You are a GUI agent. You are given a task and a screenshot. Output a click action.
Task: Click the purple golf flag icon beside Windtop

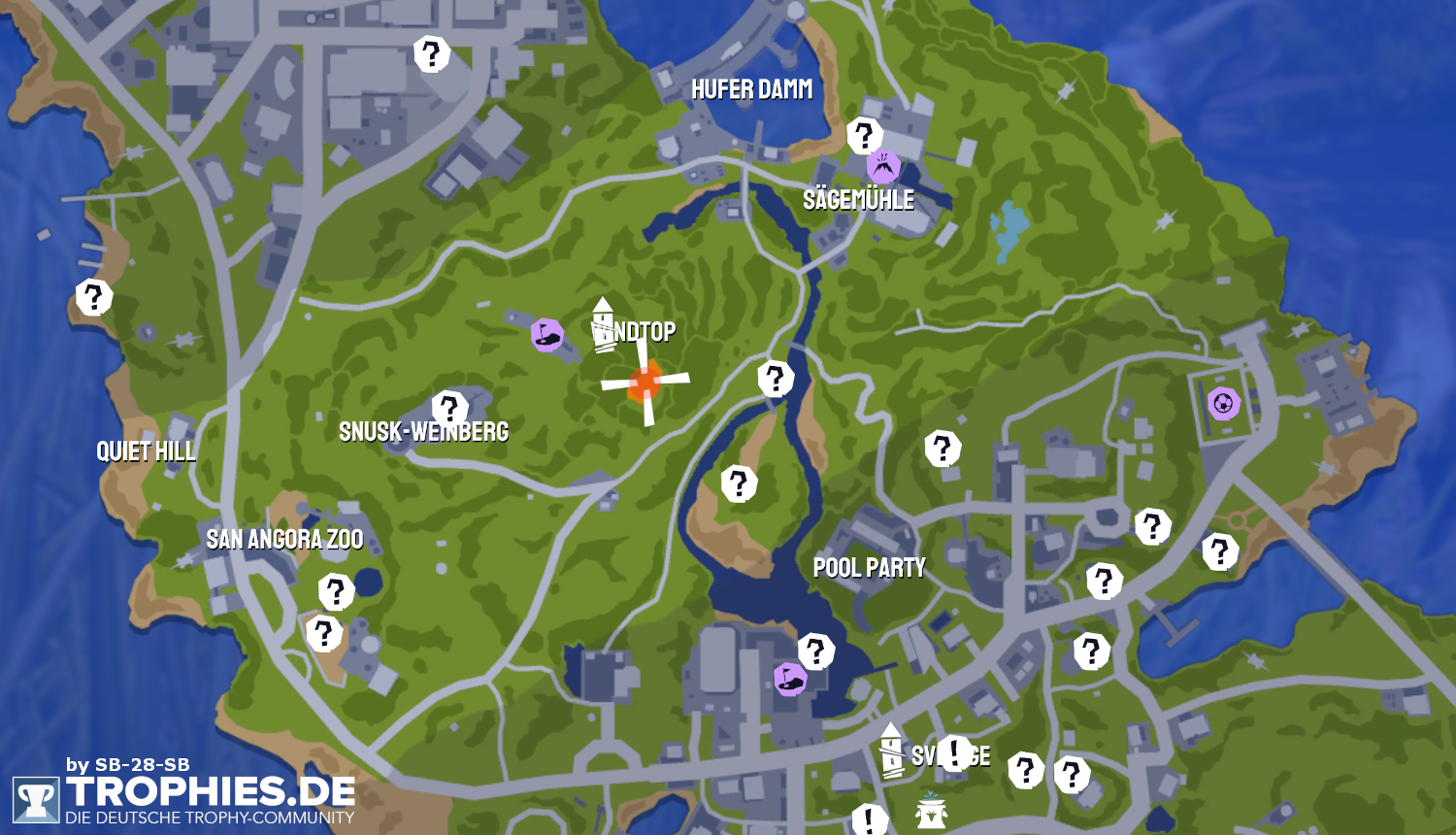547,335
